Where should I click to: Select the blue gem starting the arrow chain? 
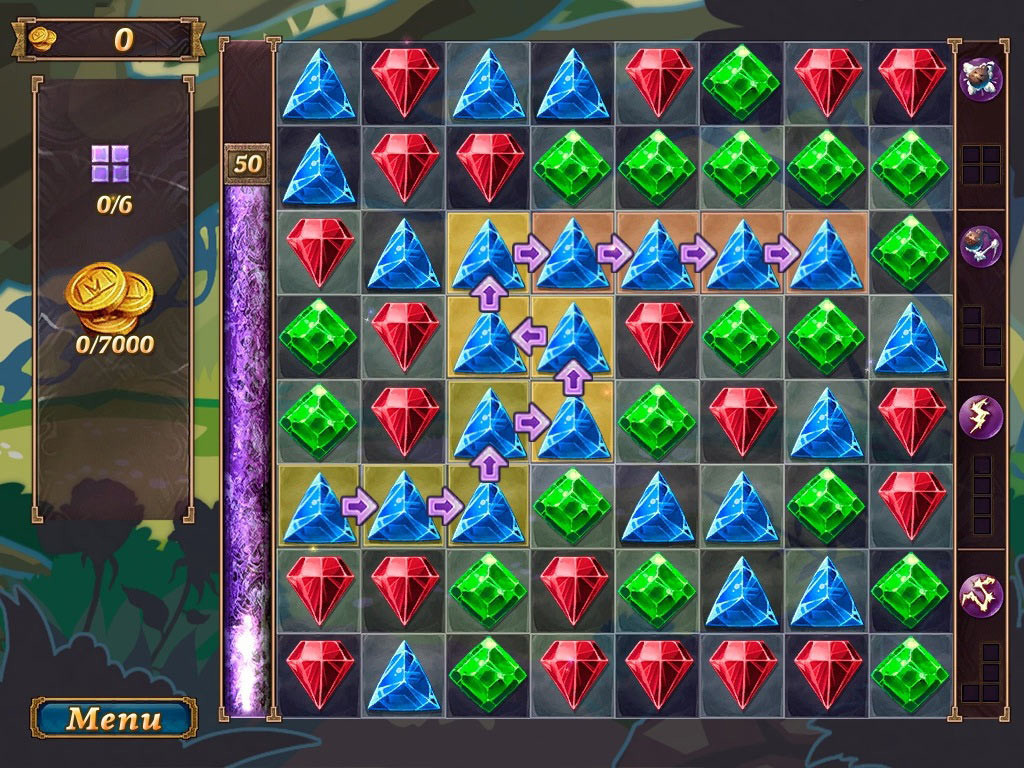319,506
